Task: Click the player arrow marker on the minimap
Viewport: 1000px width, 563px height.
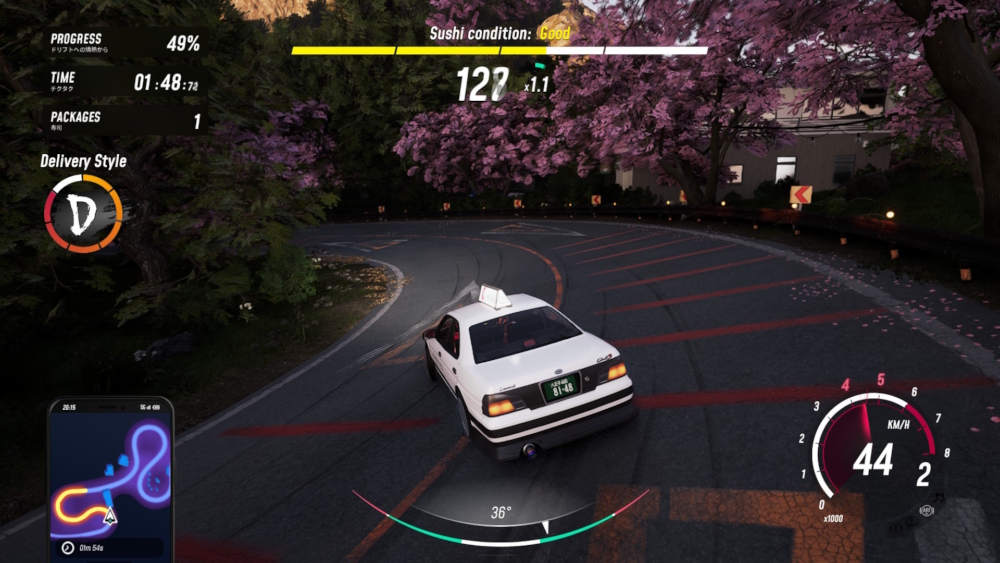Action: pos(108,516)
